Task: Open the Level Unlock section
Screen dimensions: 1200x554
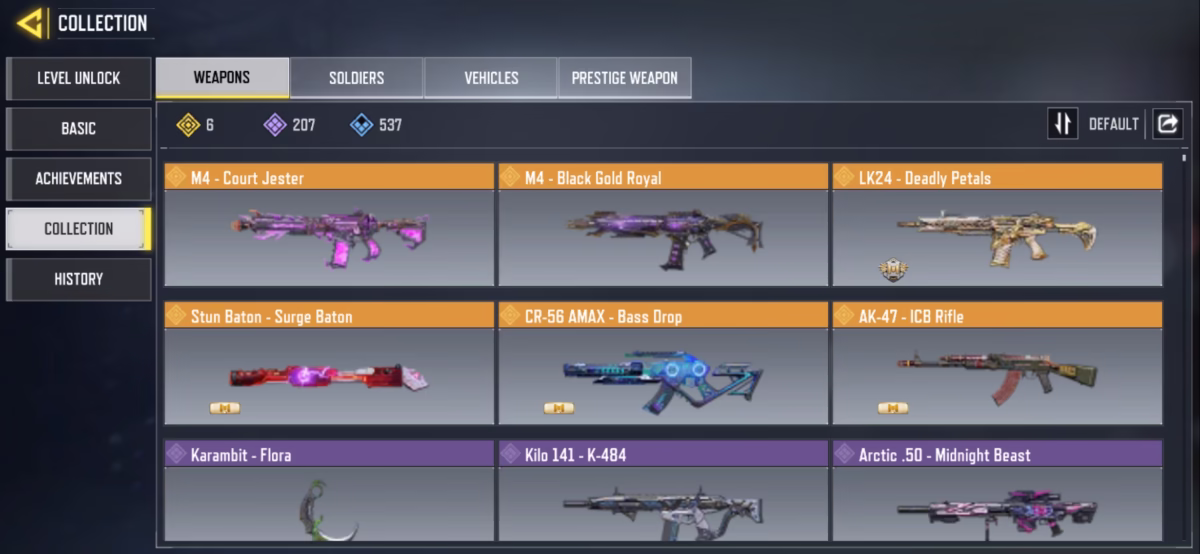Action: 79,78
